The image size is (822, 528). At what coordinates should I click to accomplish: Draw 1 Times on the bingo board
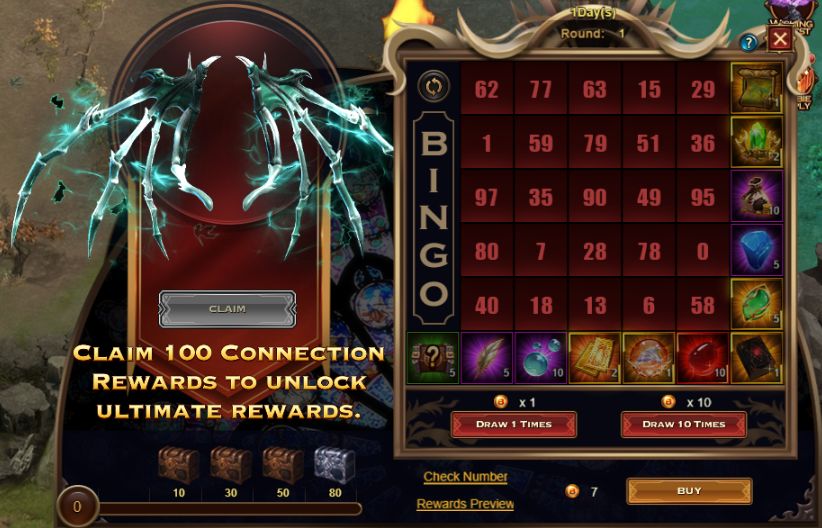coord(513,424)
